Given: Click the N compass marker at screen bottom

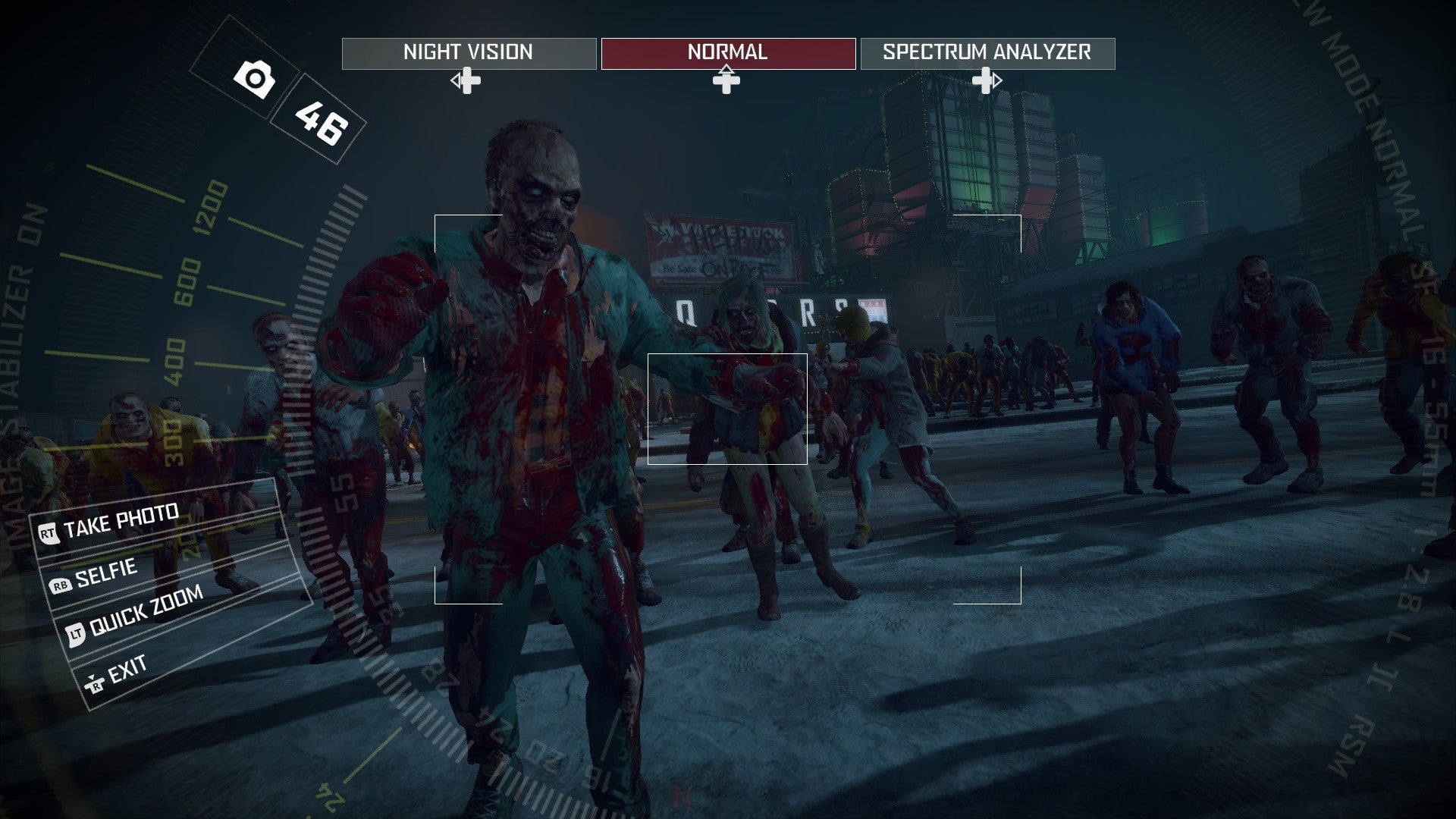Looking at the screenshot, I should point(683,798).
